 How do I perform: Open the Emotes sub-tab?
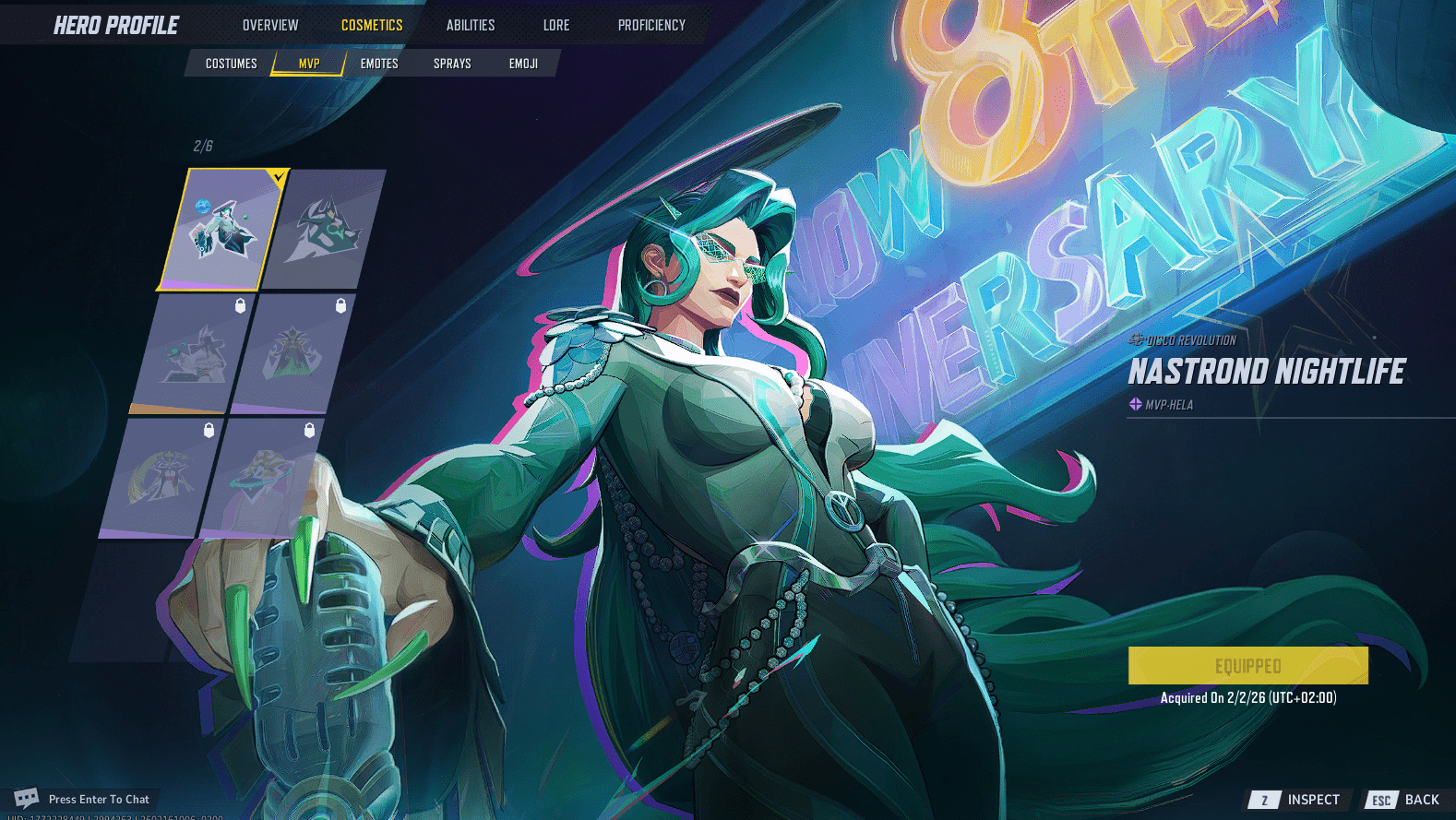(x=378, y=63)
